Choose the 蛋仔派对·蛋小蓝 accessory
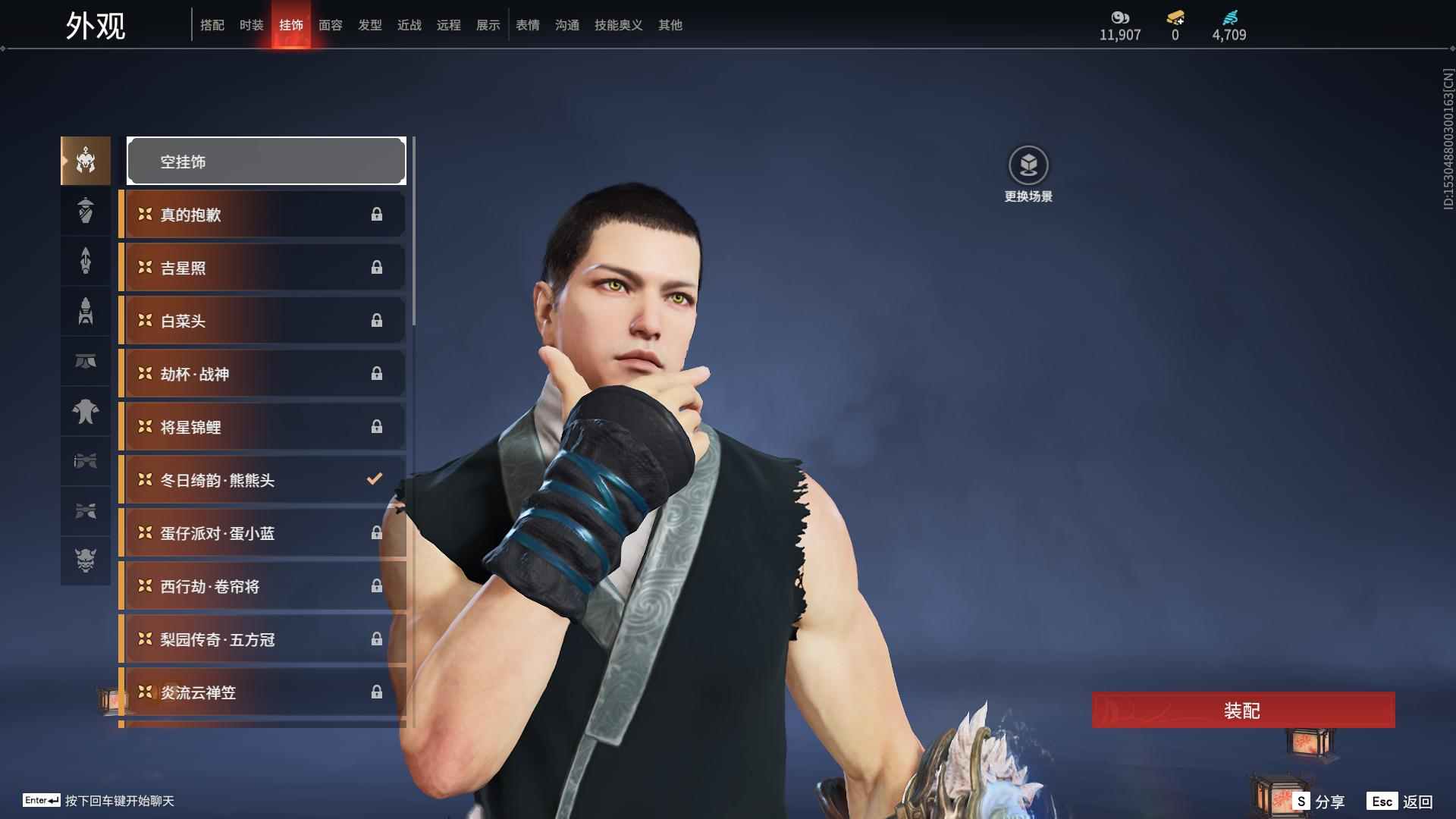The height and width of the screenshot is (819, 1456). 262,533
